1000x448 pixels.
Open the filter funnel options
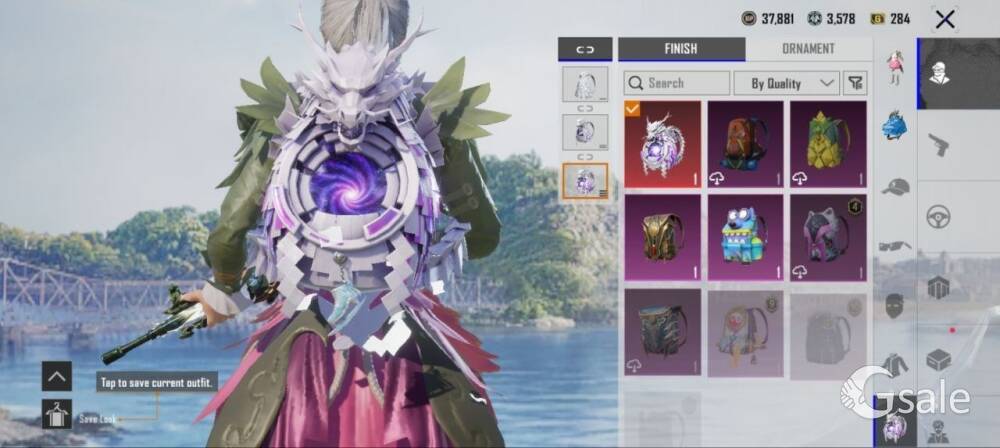click(856, 83)
